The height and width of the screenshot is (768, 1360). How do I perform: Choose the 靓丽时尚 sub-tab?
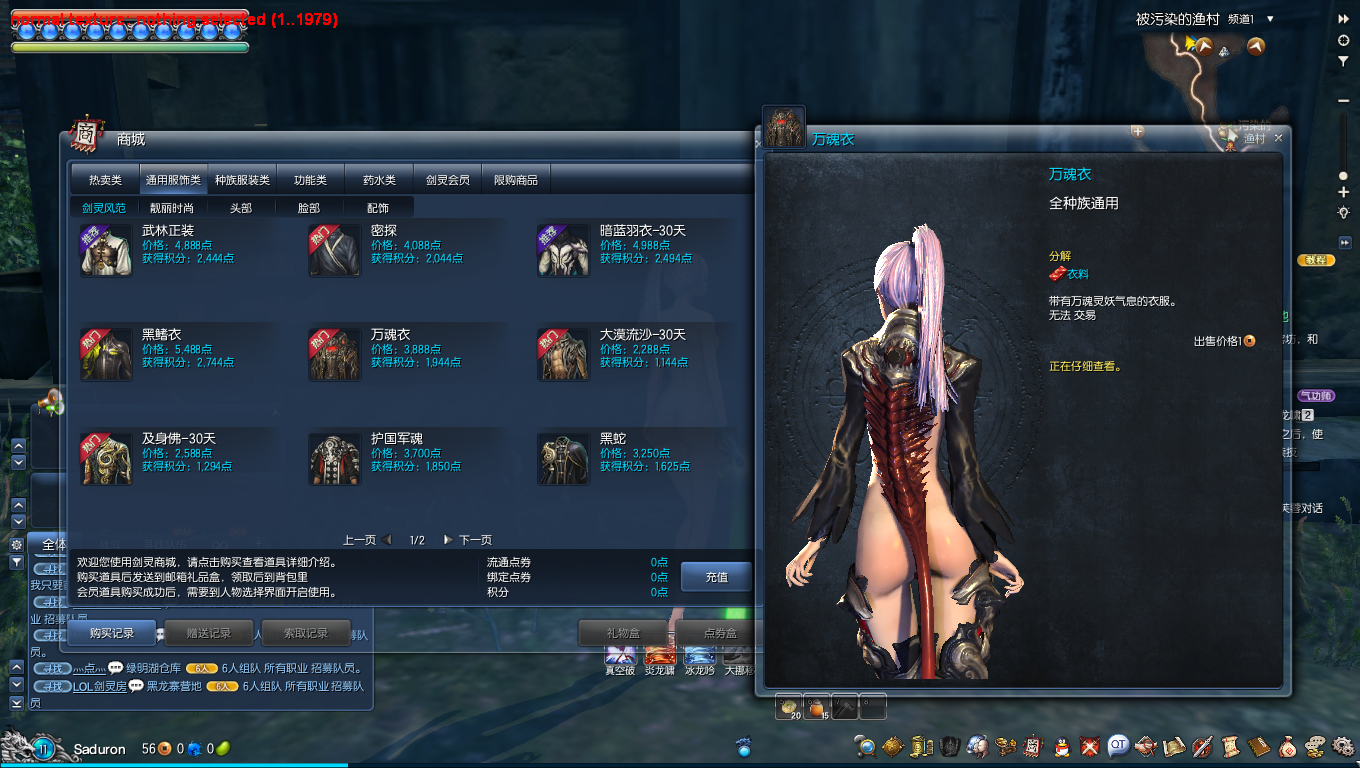click(172, 208)
